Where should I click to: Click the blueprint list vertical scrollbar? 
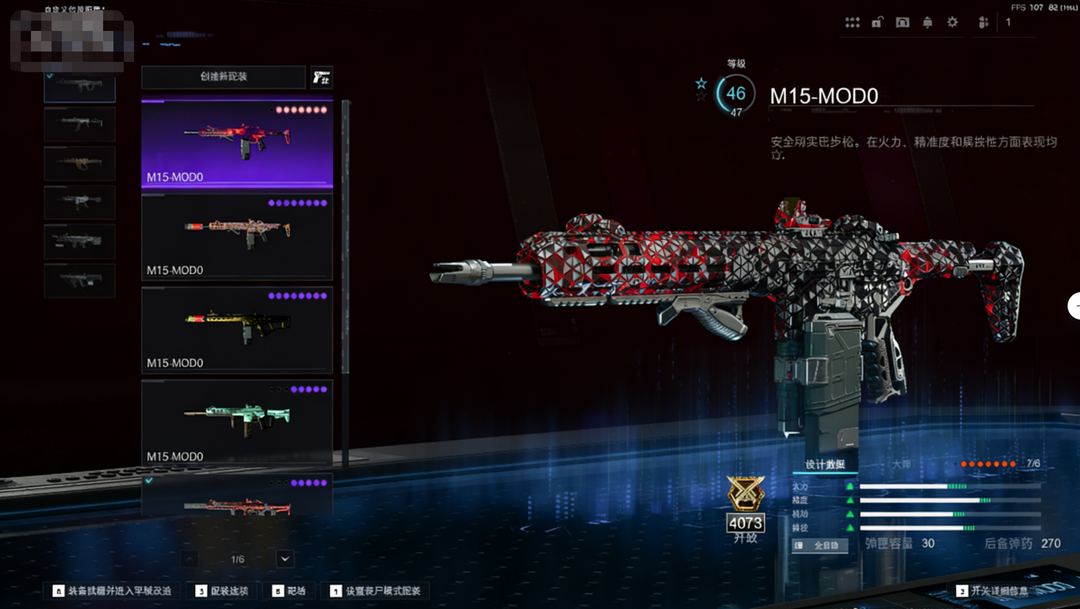346,280
